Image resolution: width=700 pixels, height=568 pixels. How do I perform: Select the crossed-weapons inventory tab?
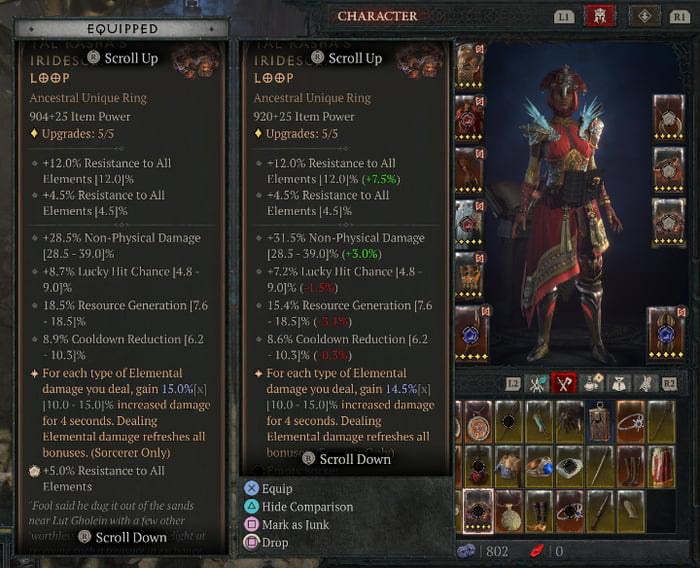[565, 382]
